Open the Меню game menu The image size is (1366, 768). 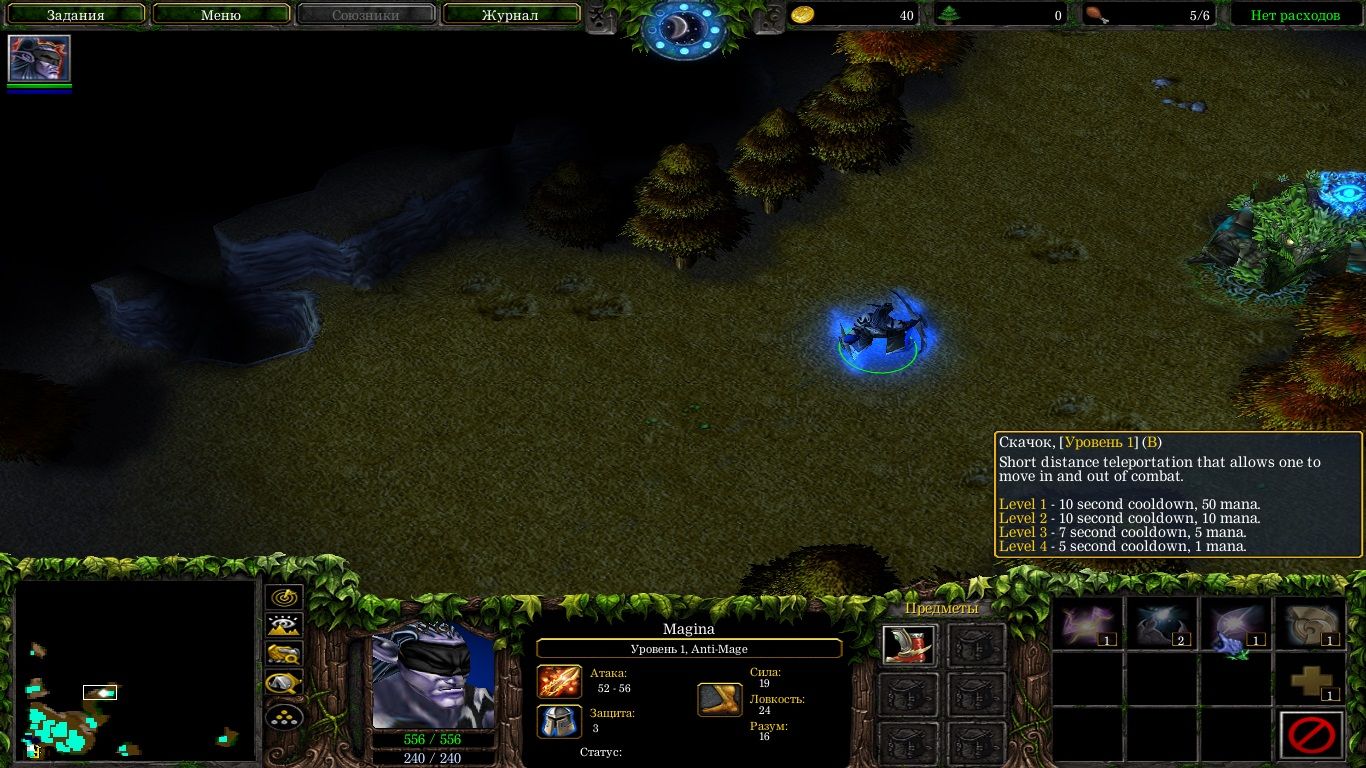pos(221,15)
